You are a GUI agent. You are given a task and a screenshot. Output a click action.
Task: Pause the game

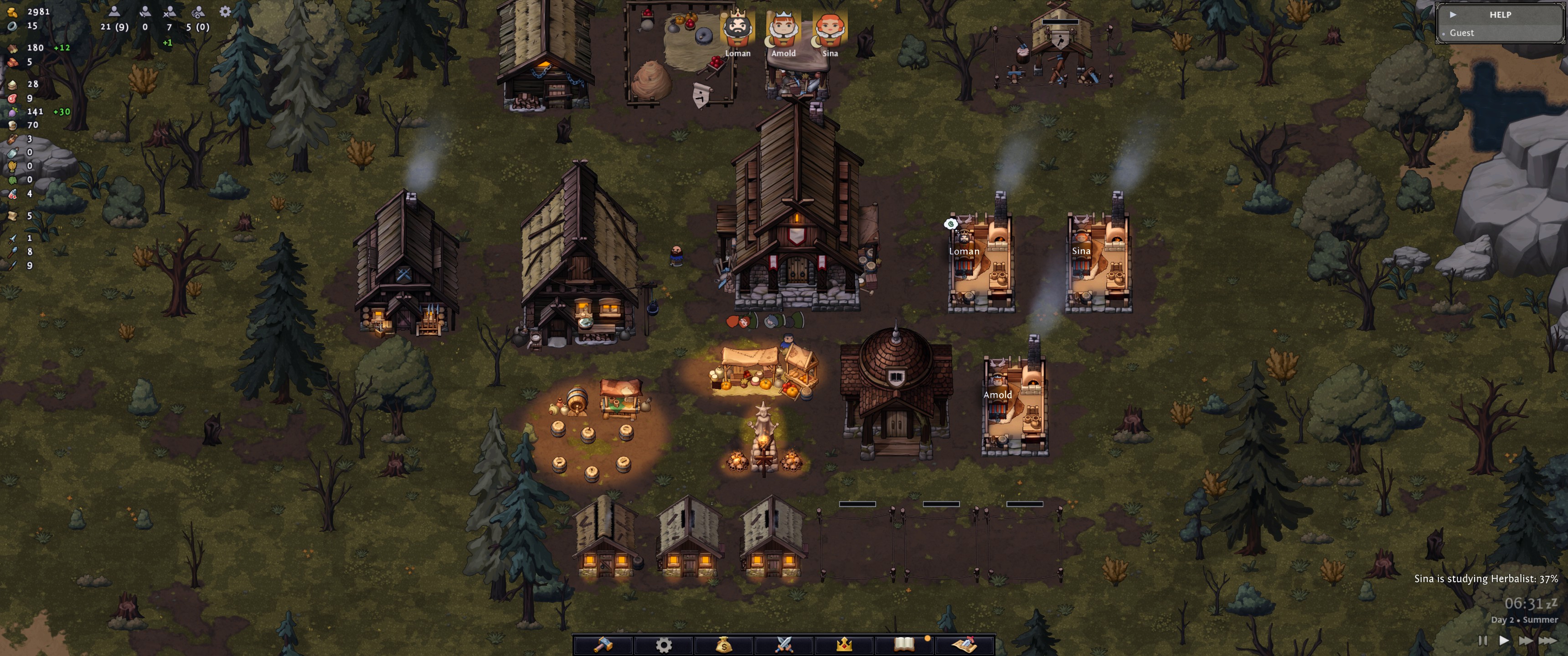[1482, 640]
